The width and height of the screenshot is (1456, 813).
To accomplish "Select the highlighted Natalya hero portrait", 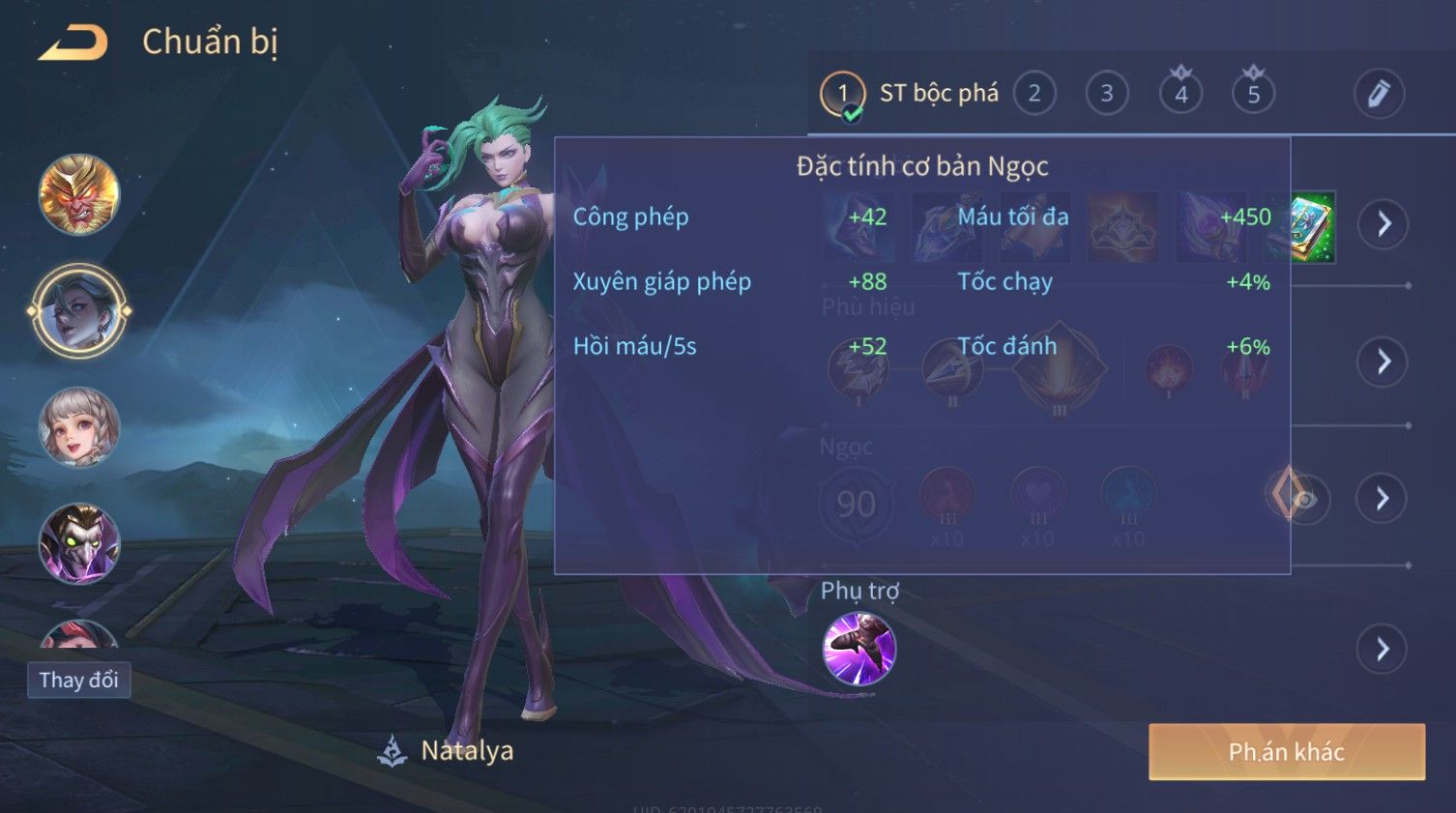I will [79, 311].
